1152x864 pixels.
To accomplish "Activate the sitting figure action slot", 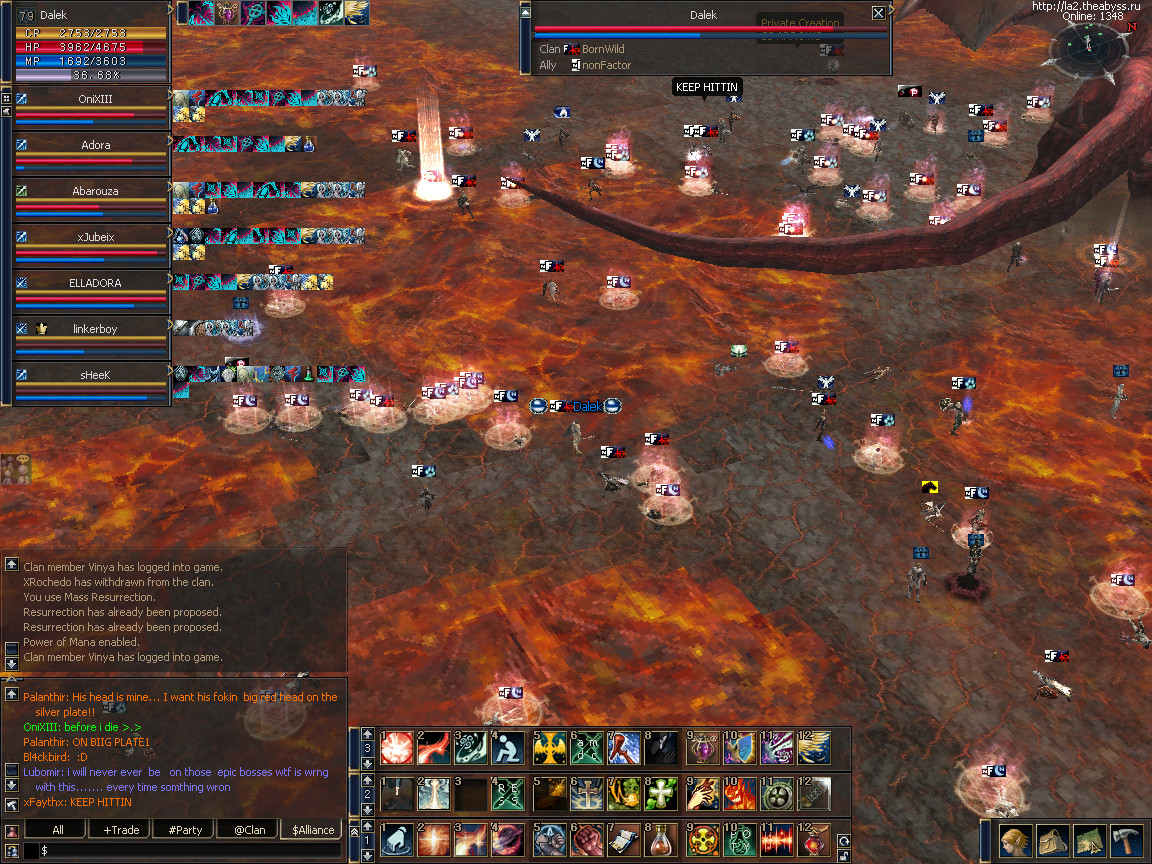I will pyautogui.click(x=510, y=747).
